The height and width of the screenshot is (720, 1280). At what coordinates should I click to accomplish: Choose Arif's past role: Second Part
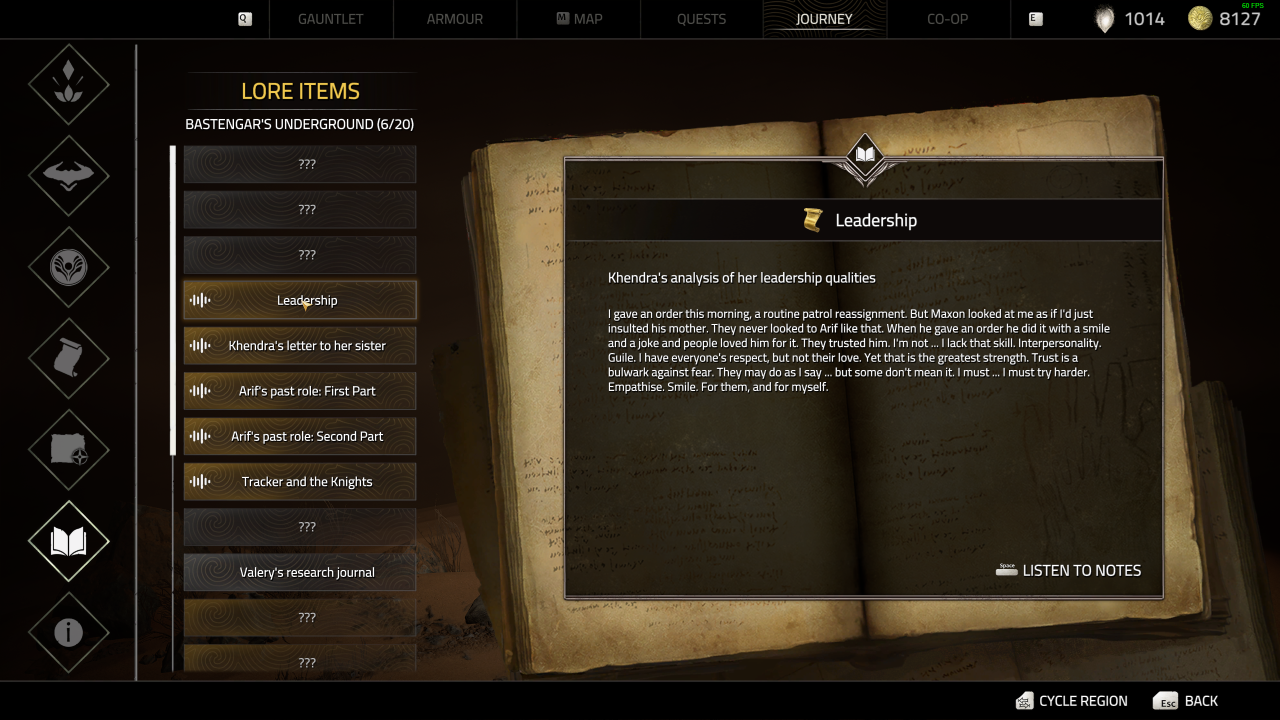point(300,437)
